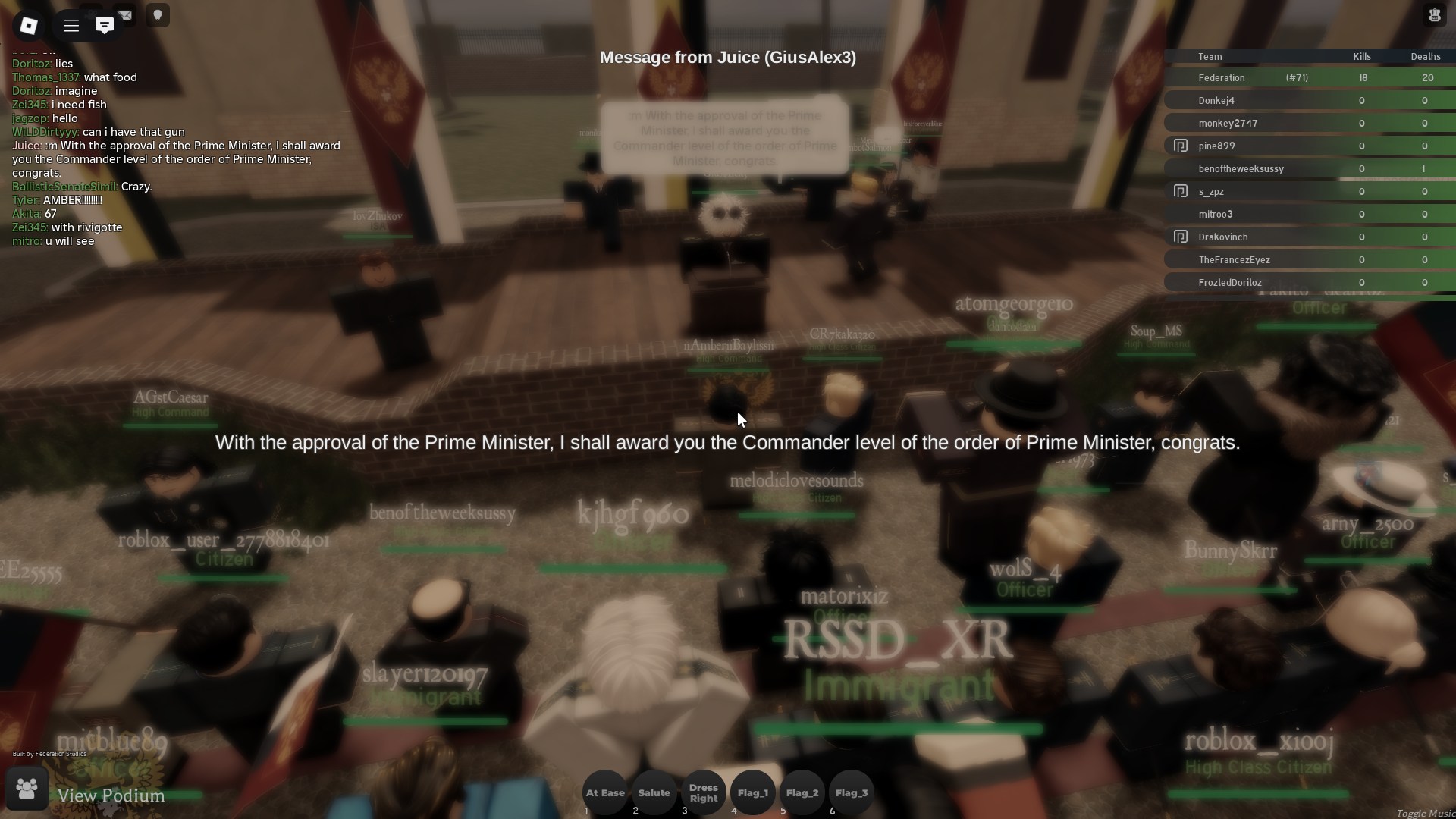Viewport: 1456px width, 819px height.
Task: Choose player pine899 in the player list
Action: pyautogui.click(x=1216, y=146)
